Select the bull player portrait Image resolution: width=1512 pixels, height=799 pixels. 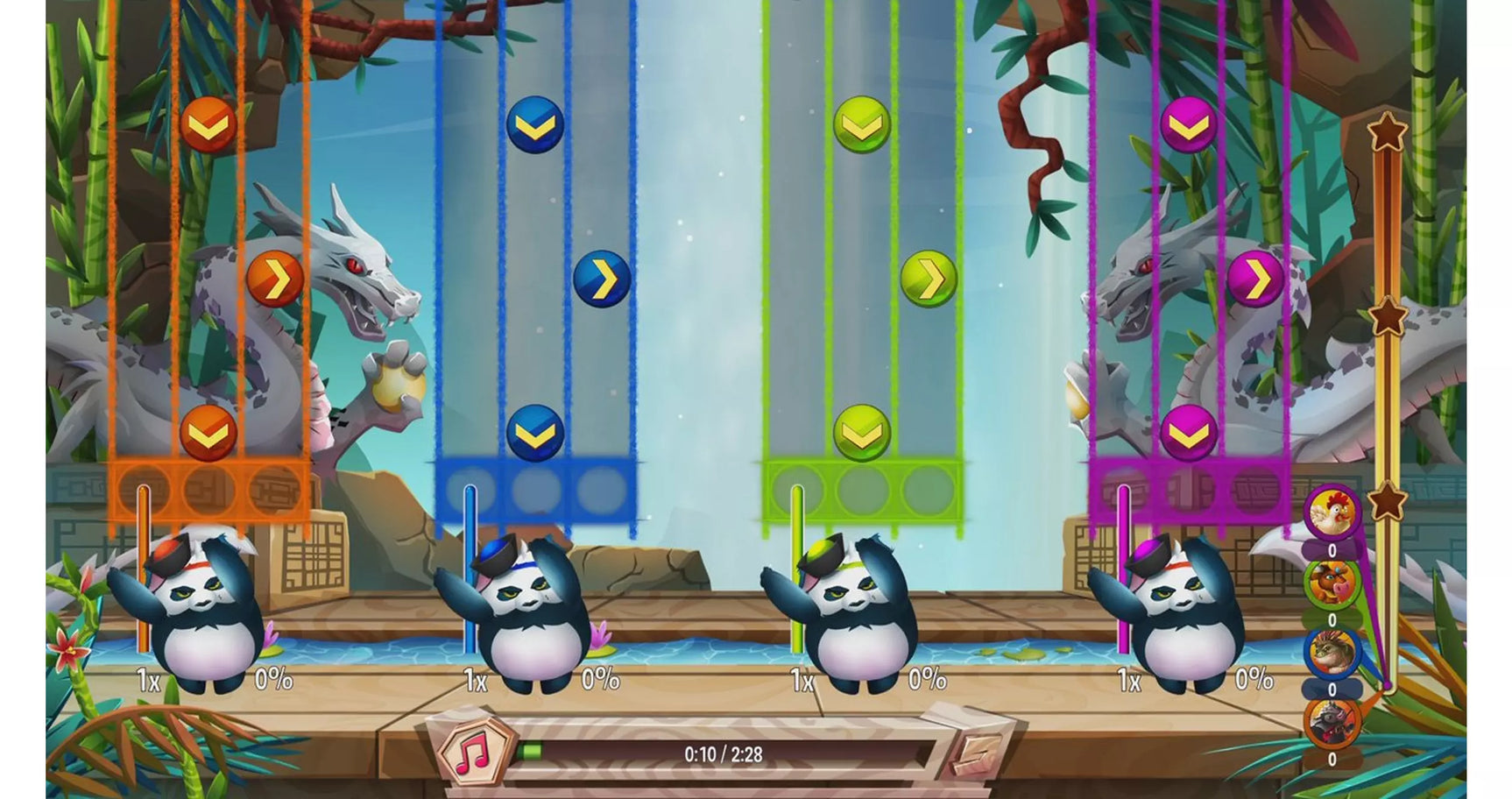1332,582
